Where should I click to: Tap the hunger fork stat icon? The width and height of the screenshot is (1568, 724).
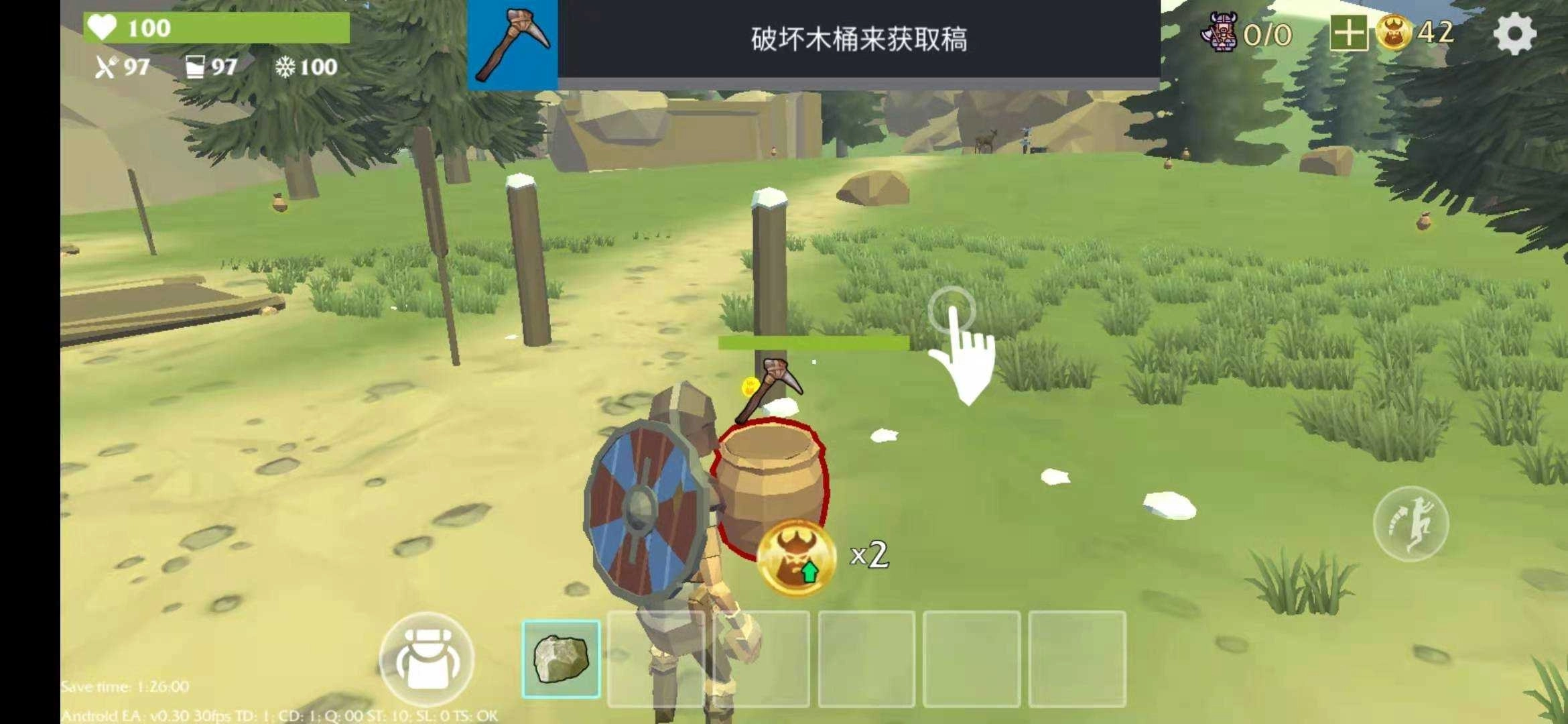[109, 67]
